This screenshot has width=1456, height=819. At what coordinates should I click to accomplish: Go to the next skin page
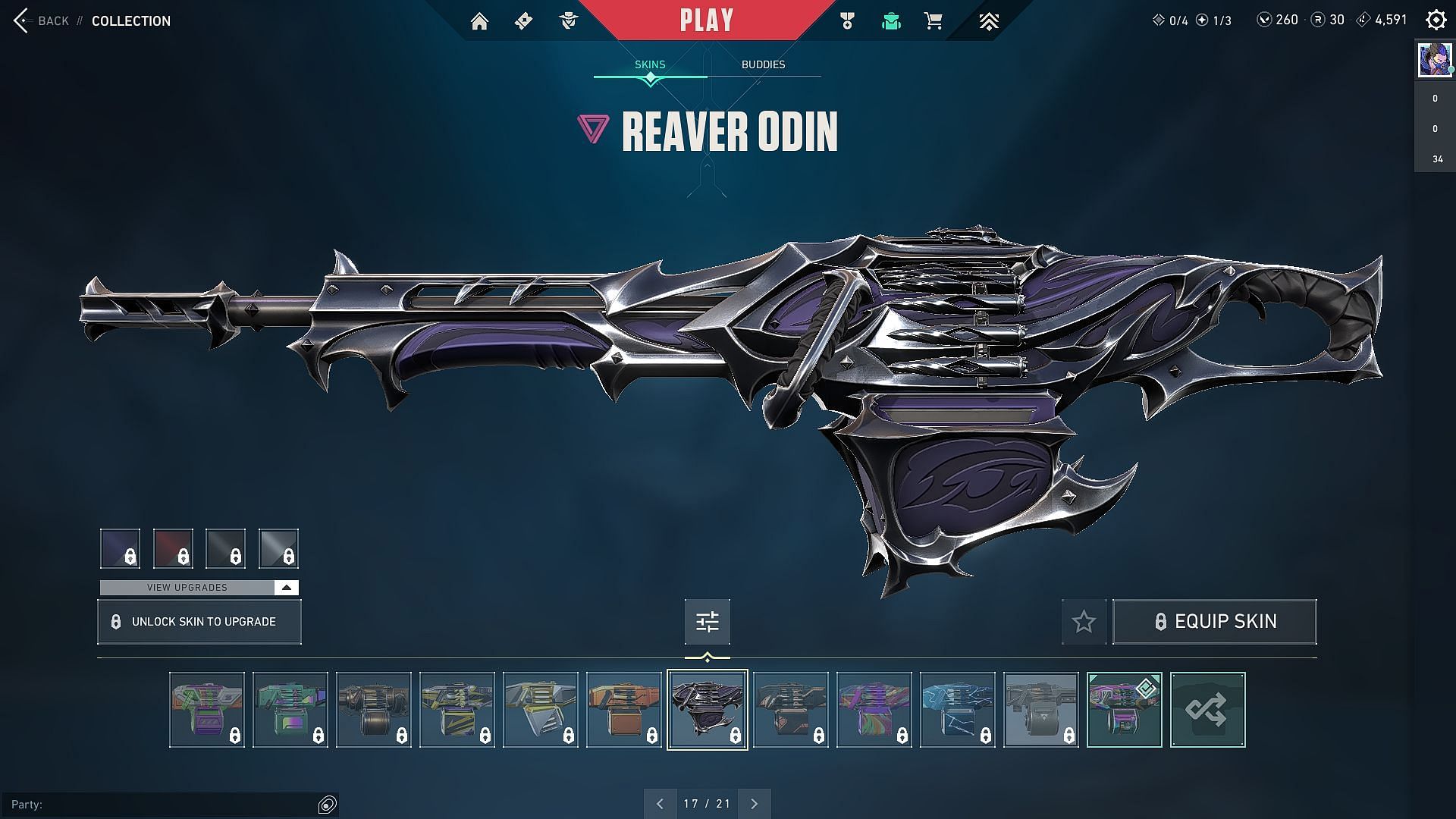click(x=754, y=804)
